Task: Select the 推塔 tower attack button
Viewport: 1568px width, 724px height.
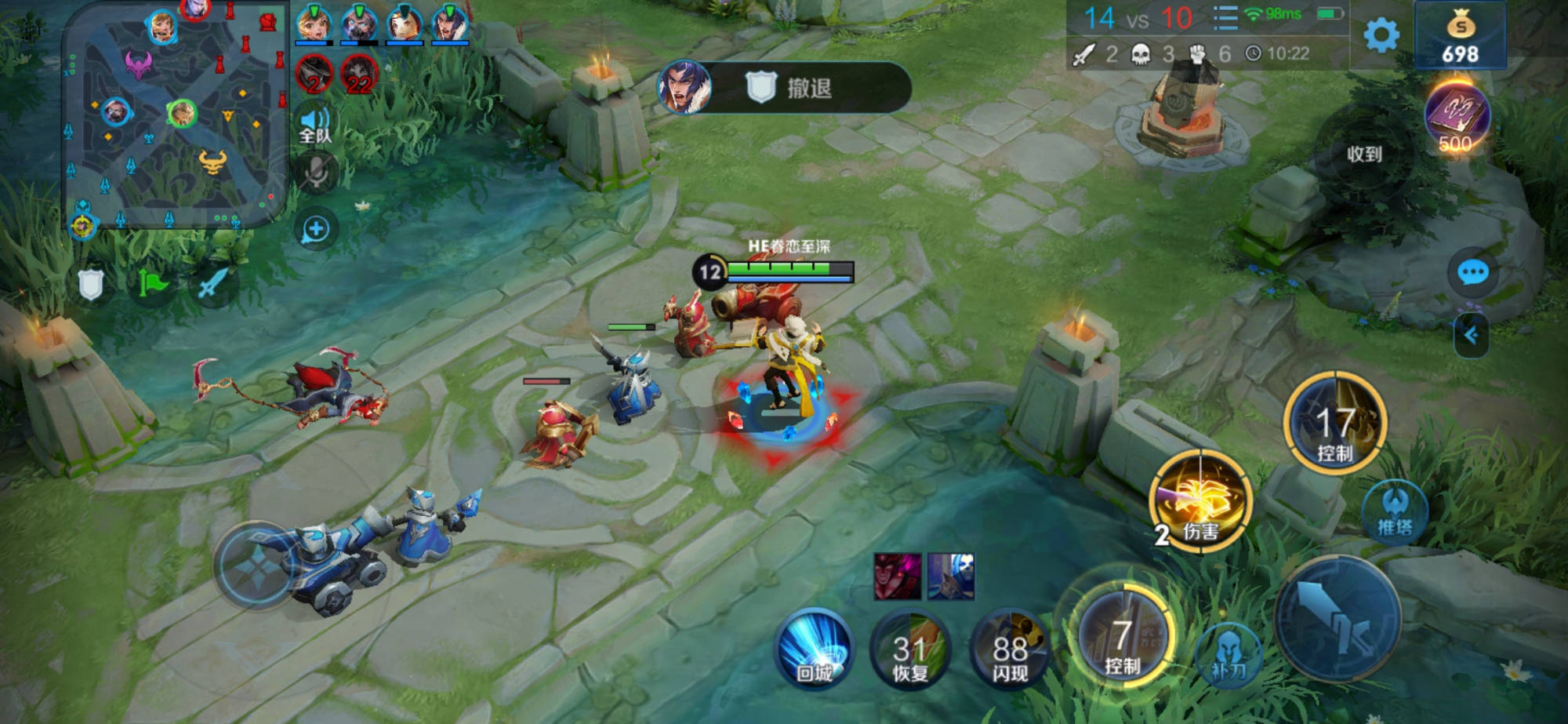Action: click(1395, 511)
